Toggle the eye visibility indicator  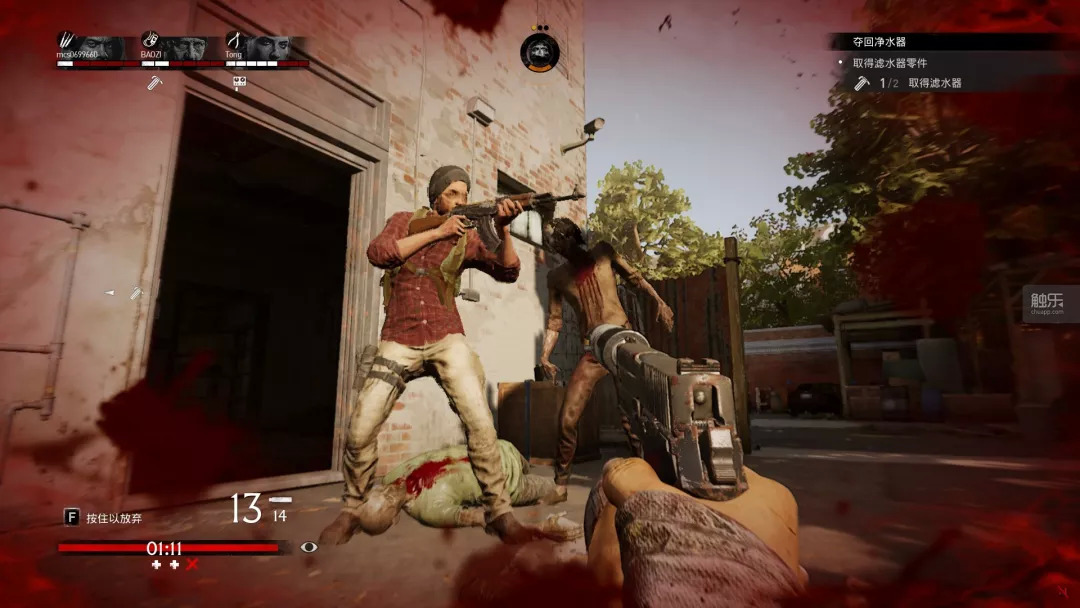point(309,547)
